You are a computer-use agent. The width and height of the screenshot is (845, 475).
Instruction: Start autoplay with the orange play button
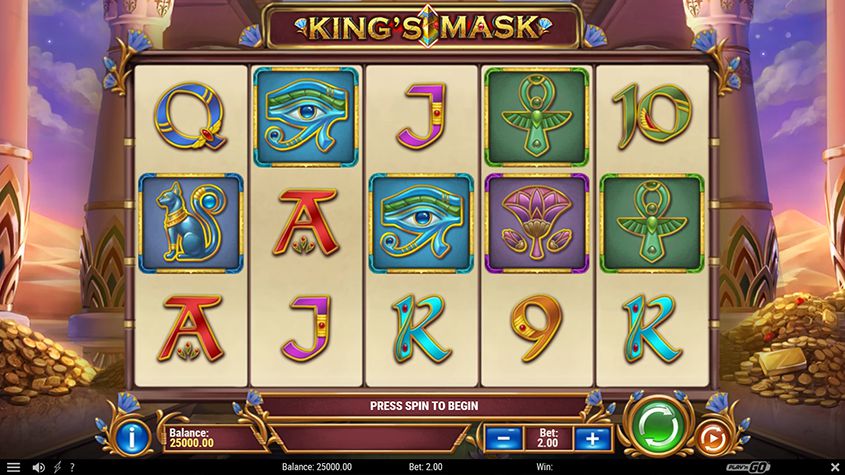(709, 437)
